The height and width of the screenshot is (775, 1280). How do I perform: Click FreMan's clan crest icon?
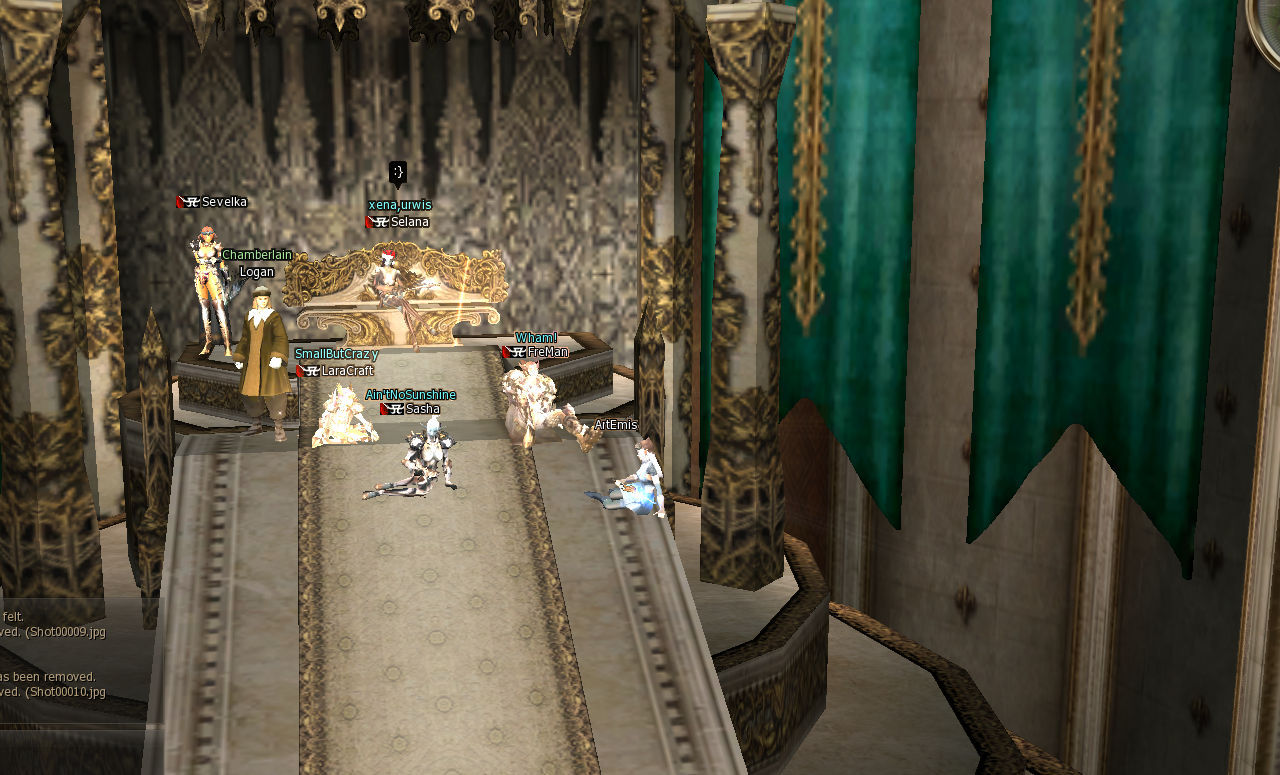tap(517, 351)
